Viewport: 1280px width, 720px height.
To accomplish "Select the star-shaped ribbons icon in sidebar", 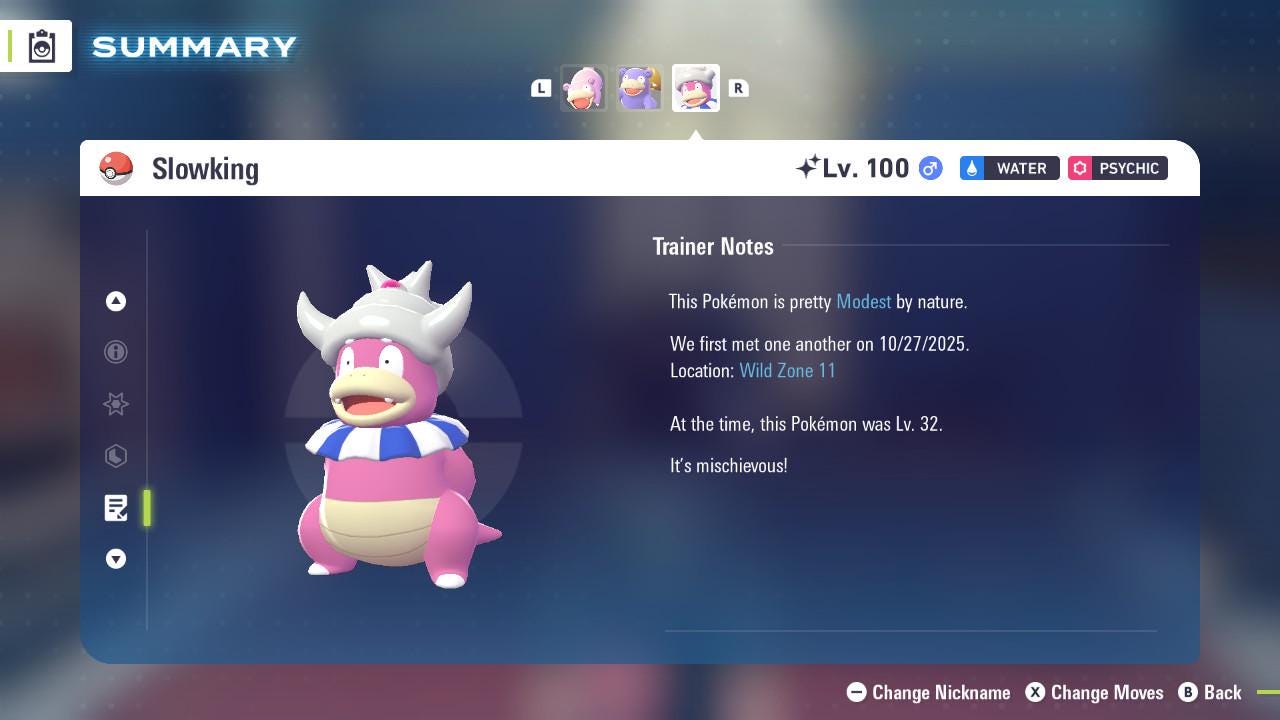I will click(x=116, y=404).
